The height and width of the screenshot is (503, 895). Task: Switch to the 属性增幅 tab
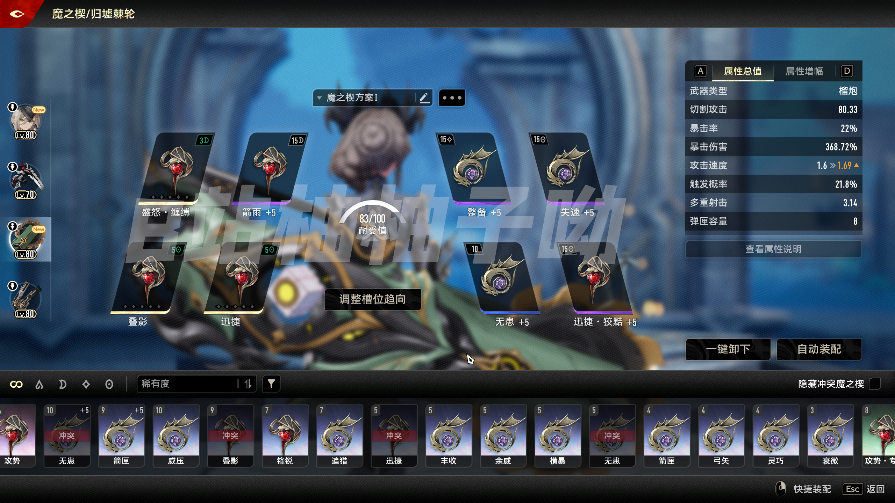tap(804, 71)
